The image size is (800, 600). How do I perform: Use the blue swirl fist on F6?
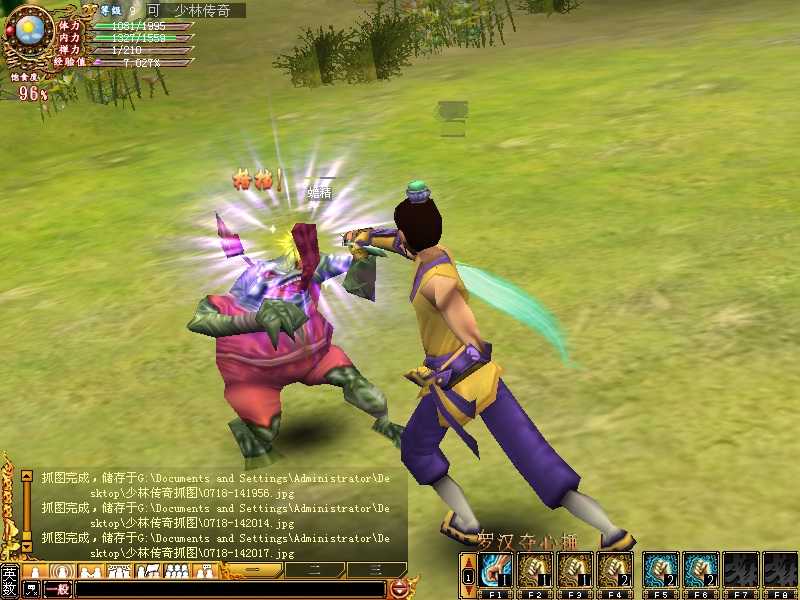click(701, 569)
